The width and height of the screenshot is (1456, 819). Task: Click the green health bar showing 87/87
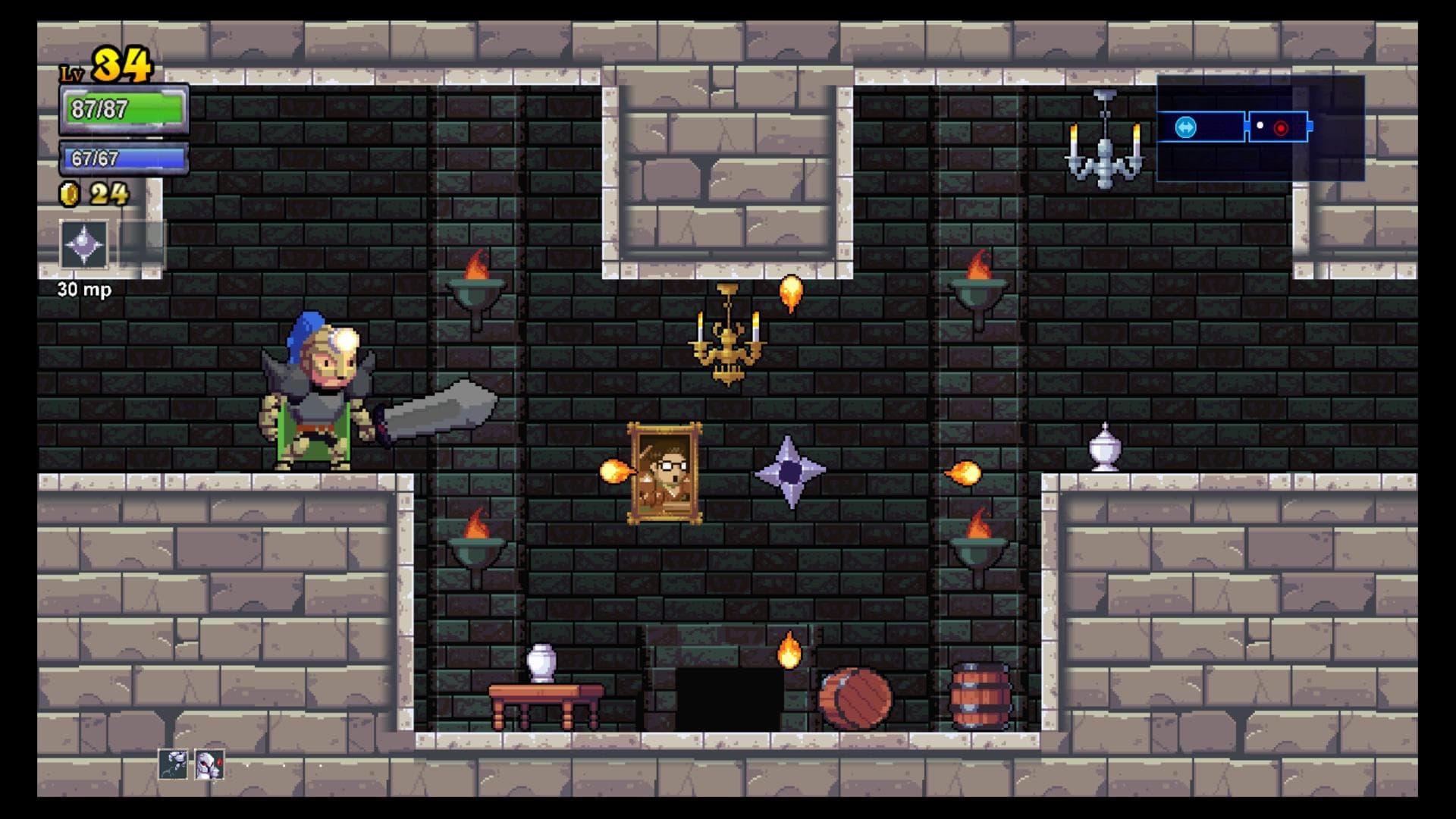120,109
